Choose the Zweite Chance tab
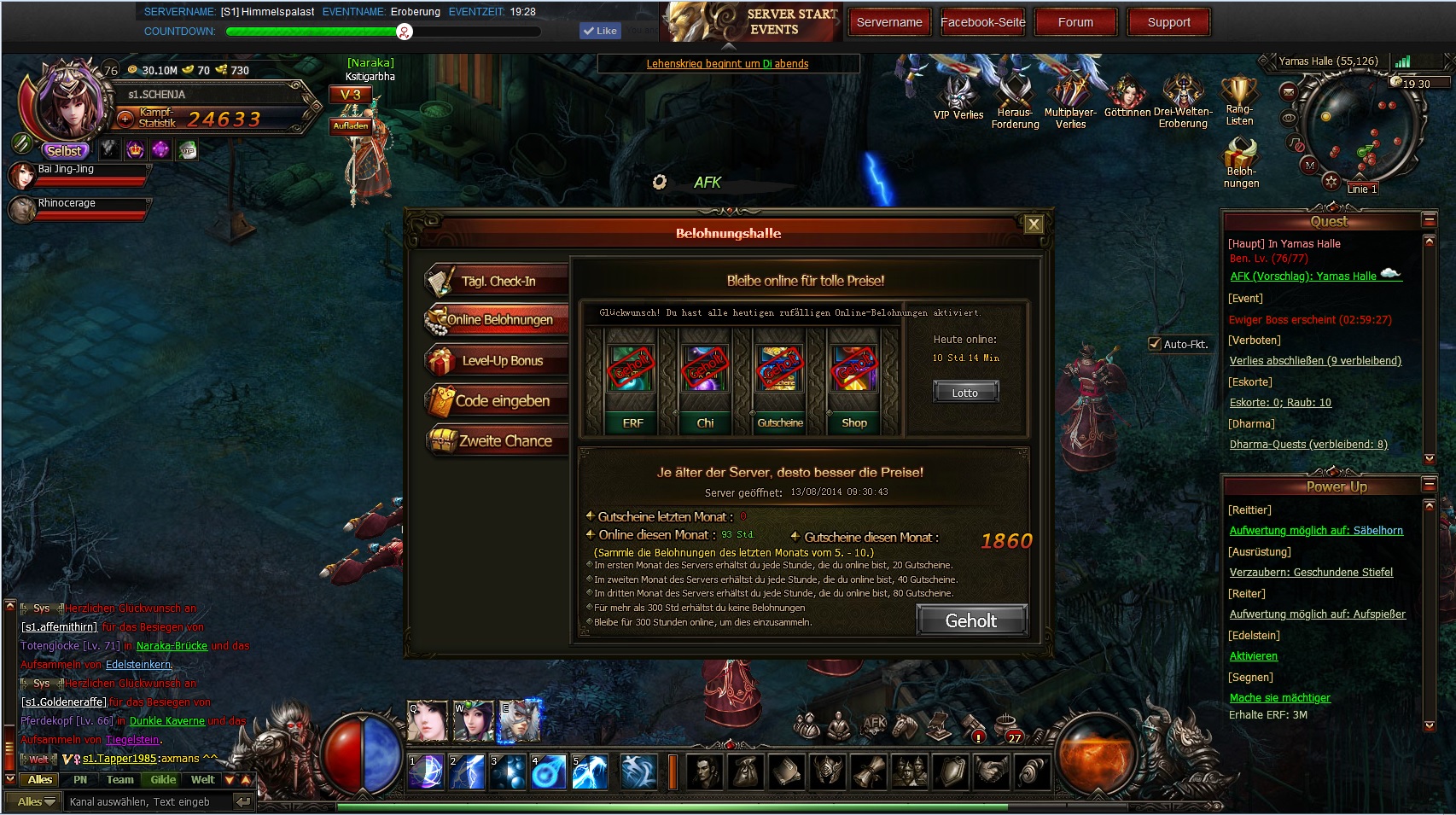Screen dimensions: 1456x815 504,441
